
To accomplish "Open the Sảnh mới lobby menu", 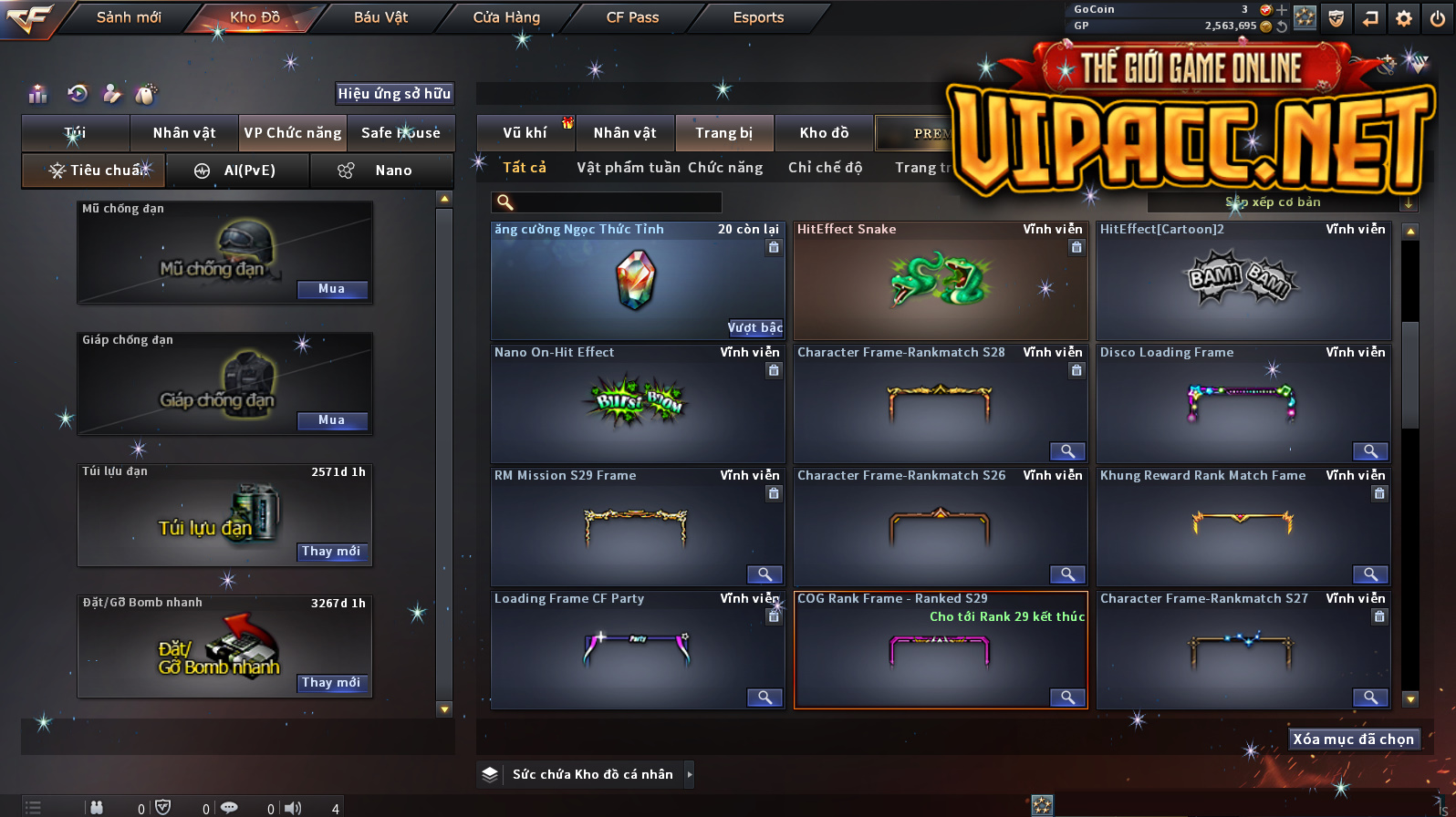I will [x=129, y=17].
